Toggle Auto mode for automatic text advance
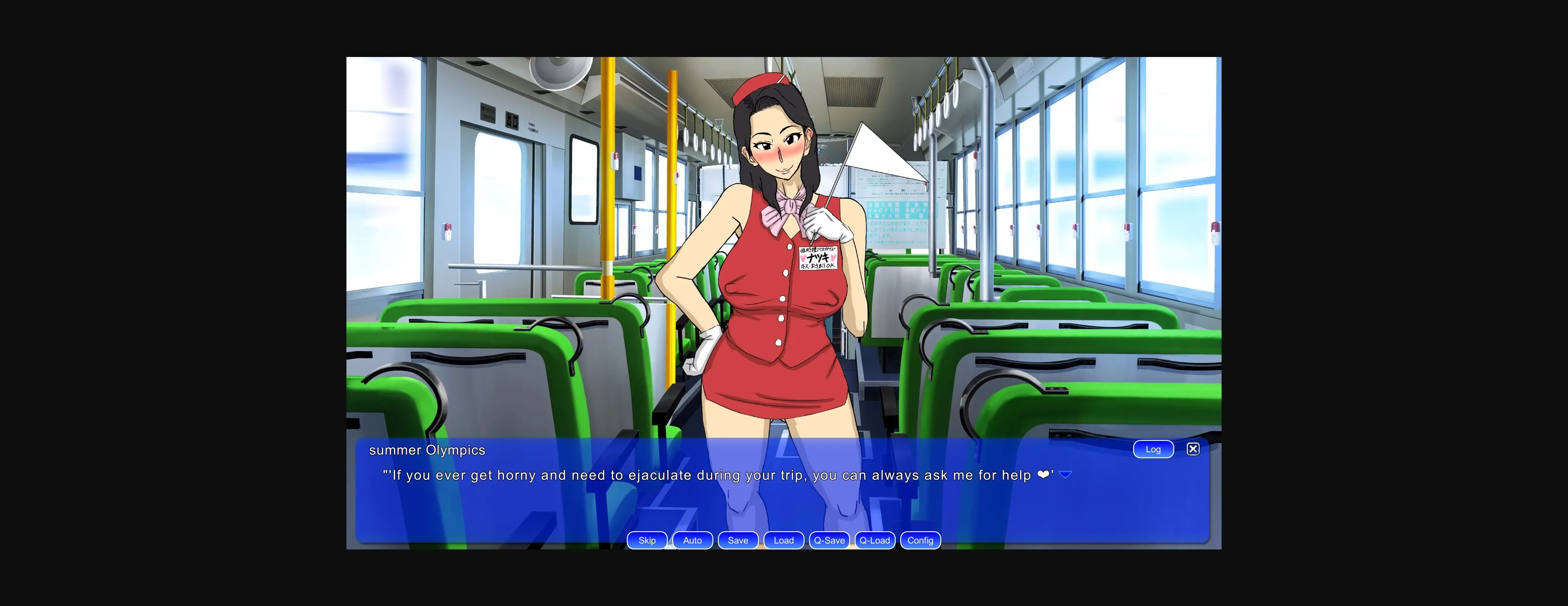 (692, 540)
